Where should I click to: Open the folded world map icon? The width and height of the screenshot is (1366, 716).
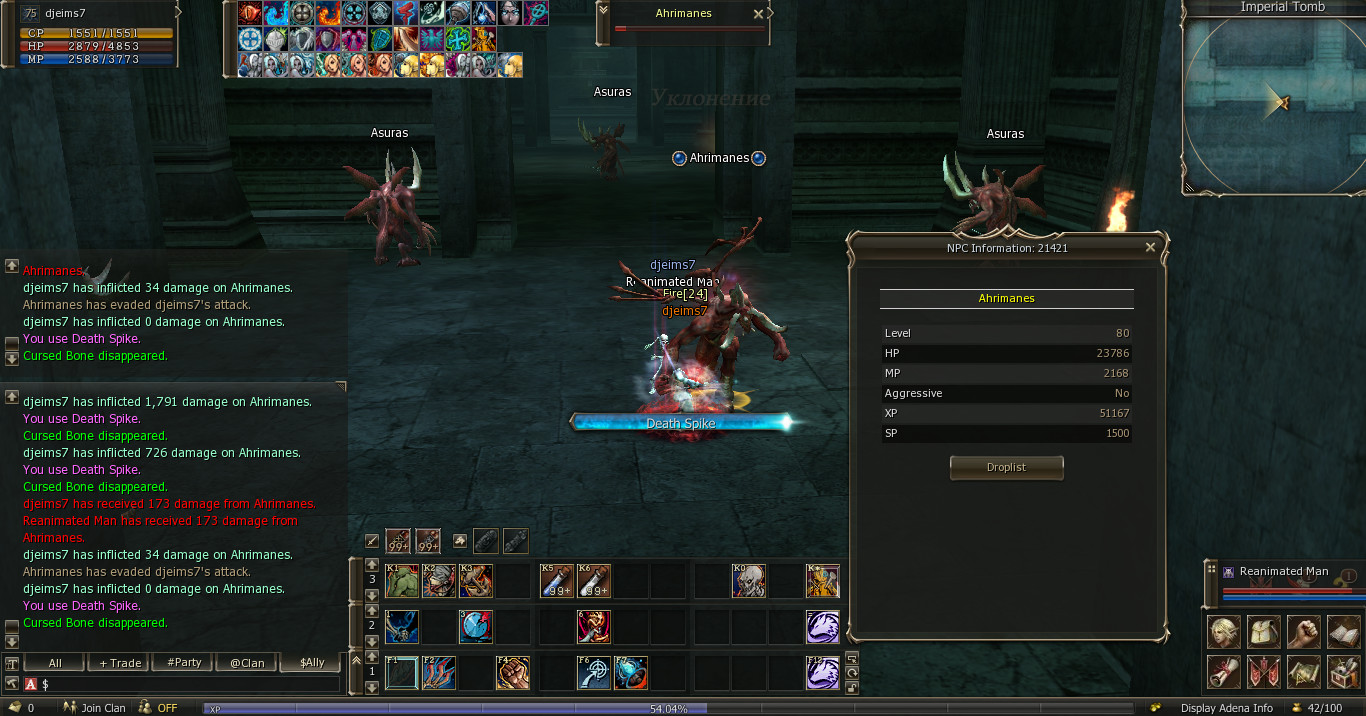click(x=1304, y=672)
